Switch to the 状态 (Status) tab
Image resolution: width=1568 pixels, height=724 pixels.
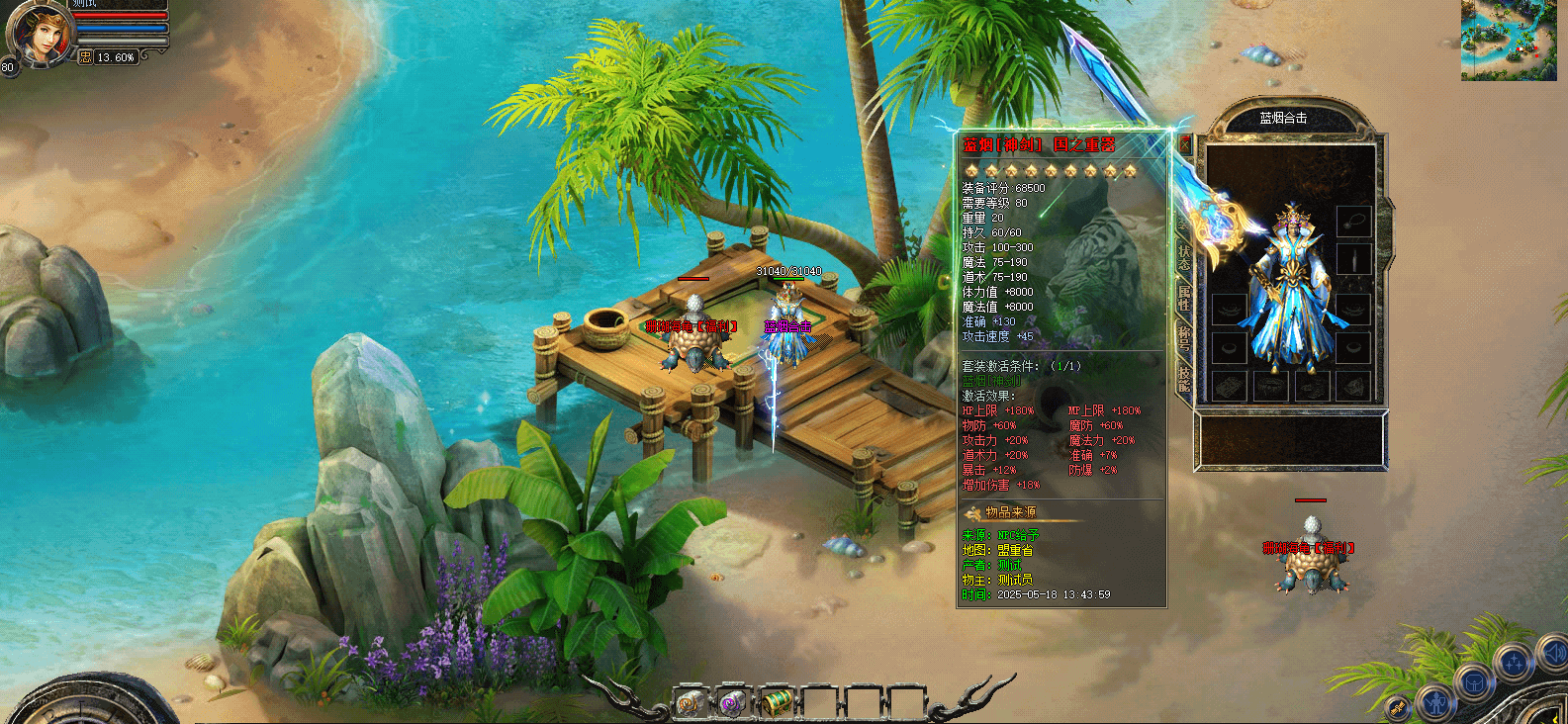(1184, 256)
